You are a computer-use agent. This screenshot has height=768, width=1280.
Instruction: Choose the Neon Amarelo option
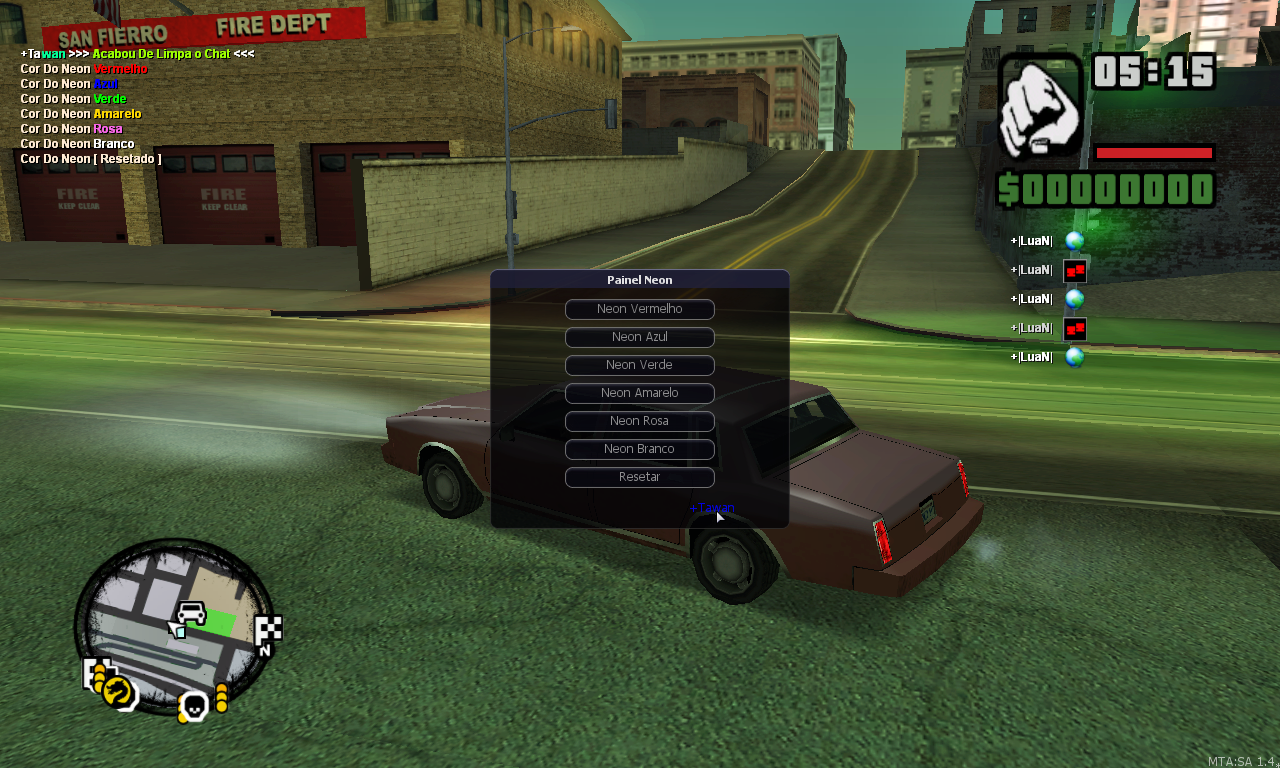click(x=639, y=393)
